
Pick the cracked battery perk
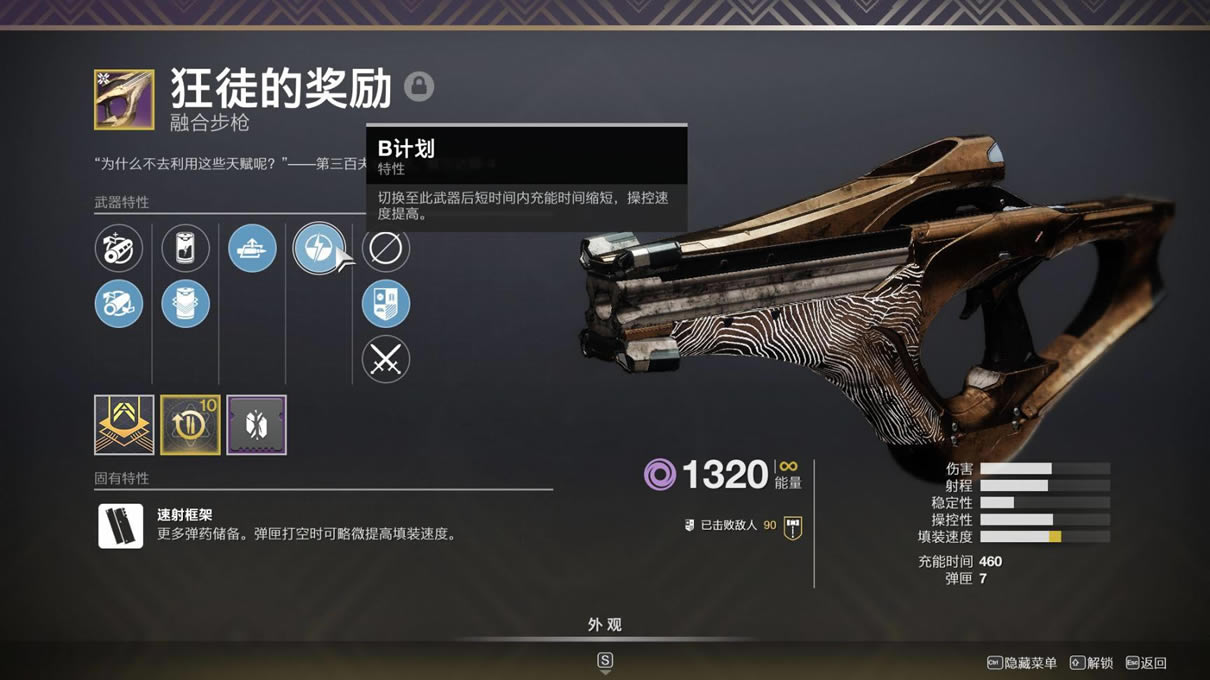[185, 249]
